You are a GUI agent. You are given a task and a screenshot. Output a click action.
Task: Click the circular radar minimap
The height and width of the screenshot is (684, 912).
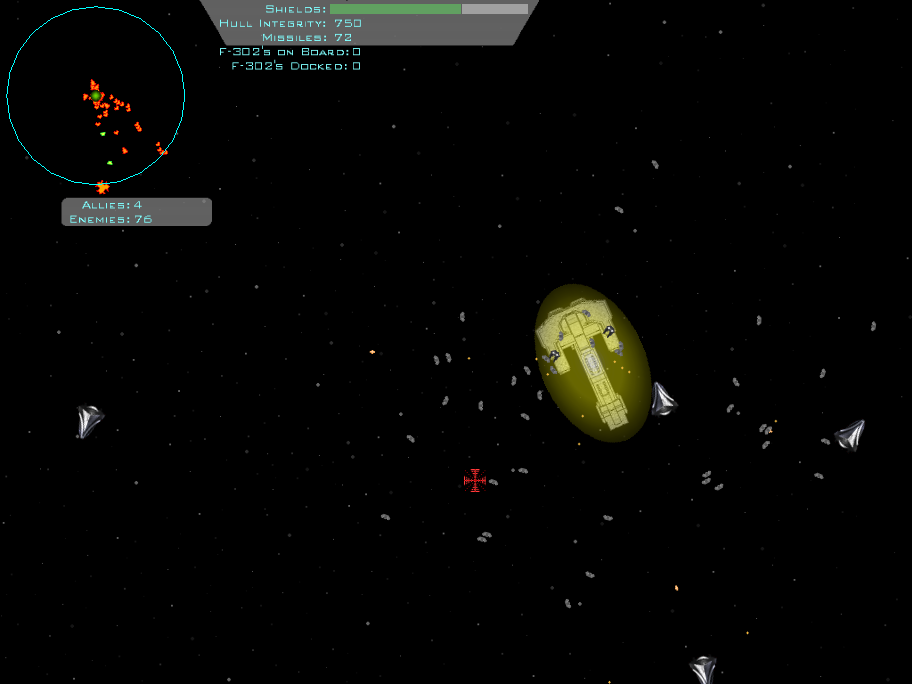pyautogui.click(x=95, y=96)
